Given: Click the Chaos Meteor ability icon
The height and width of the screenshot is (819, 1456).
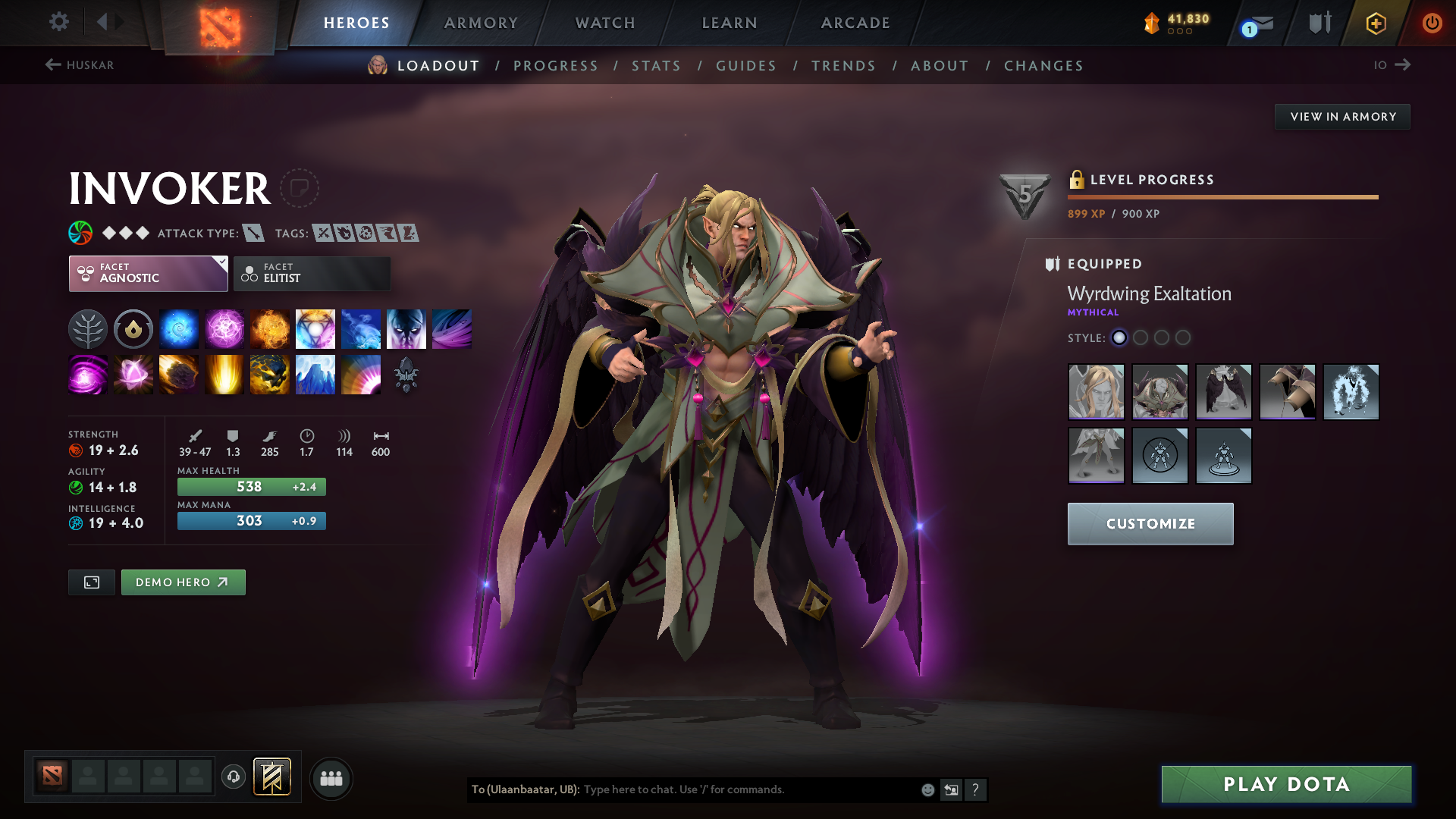Looking at the screenshot, I should (x=179, y=374).
